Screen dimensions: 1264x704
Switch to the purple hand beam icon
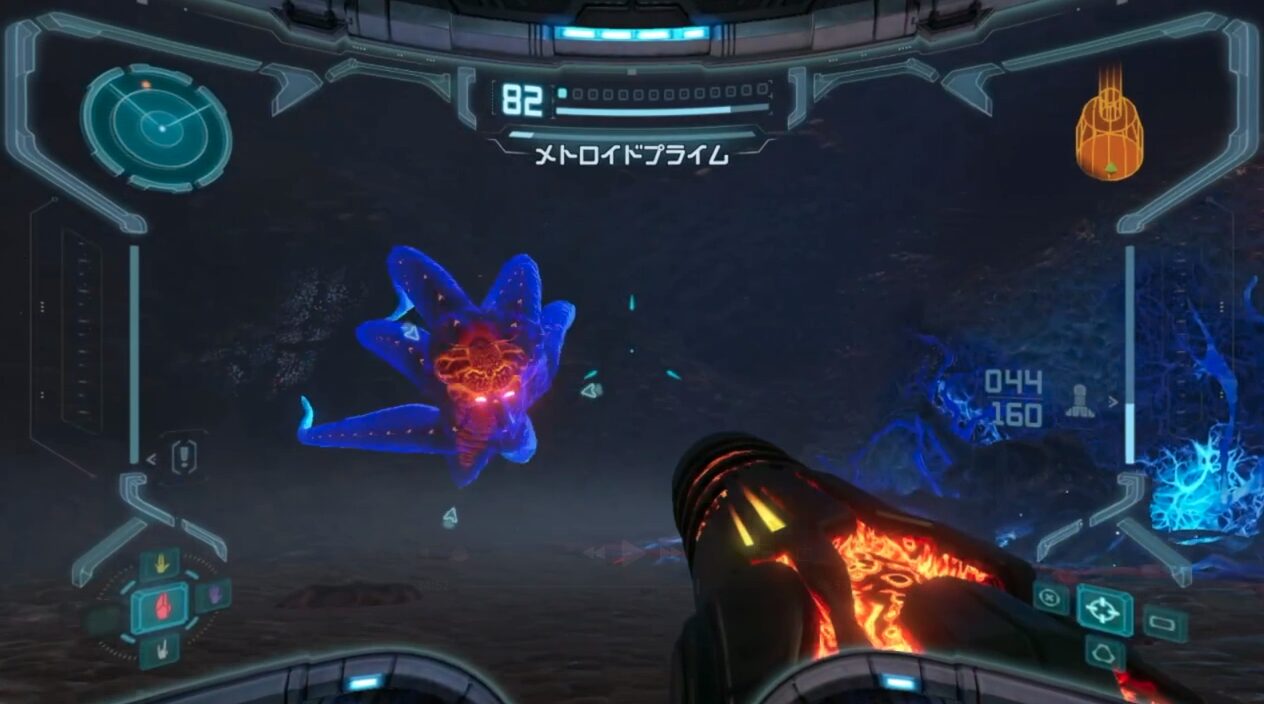[212, 597]
